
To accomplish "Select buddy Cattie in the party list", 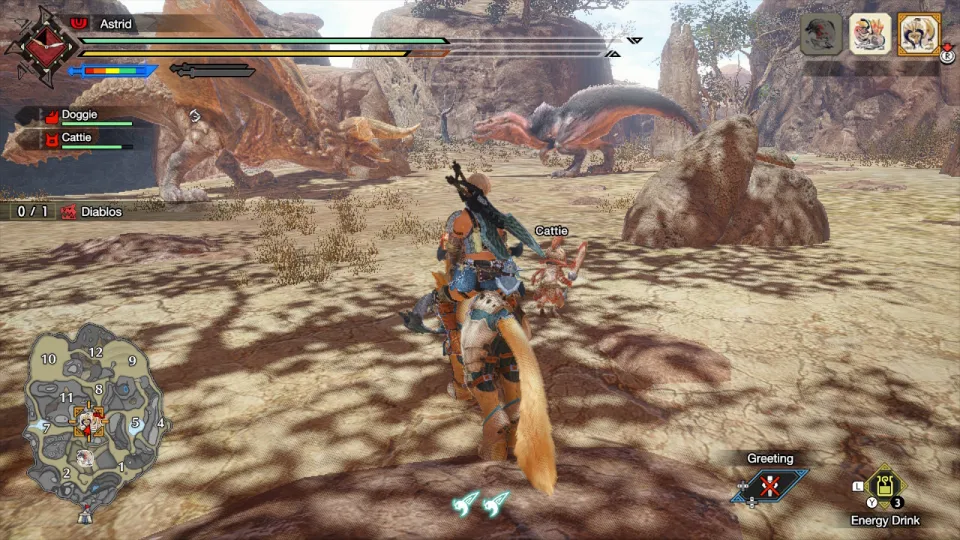I will (78, 138).
